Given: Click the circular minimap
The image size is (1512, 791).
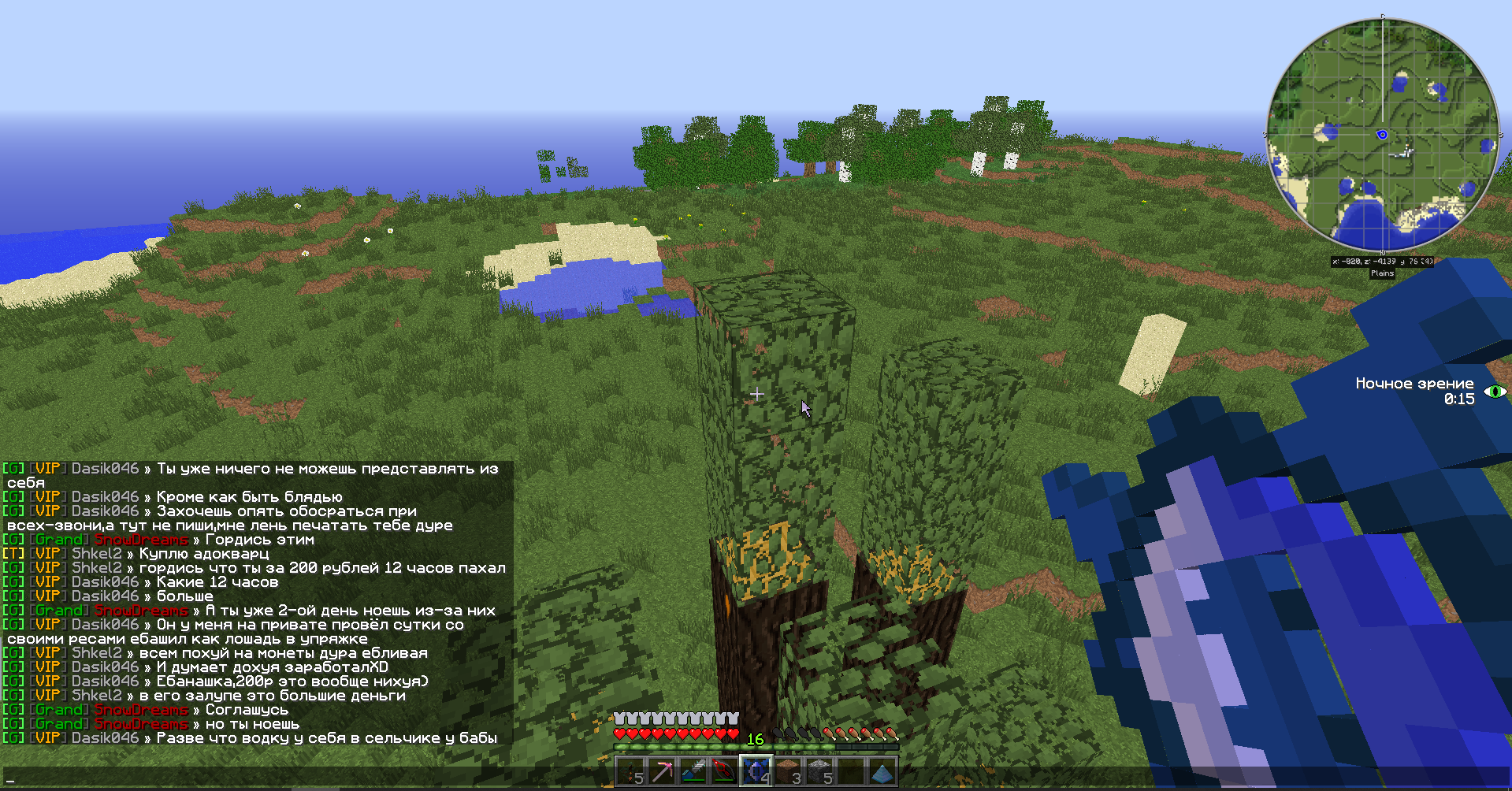Looking at the screenshot, I should tap(1382, 135).
